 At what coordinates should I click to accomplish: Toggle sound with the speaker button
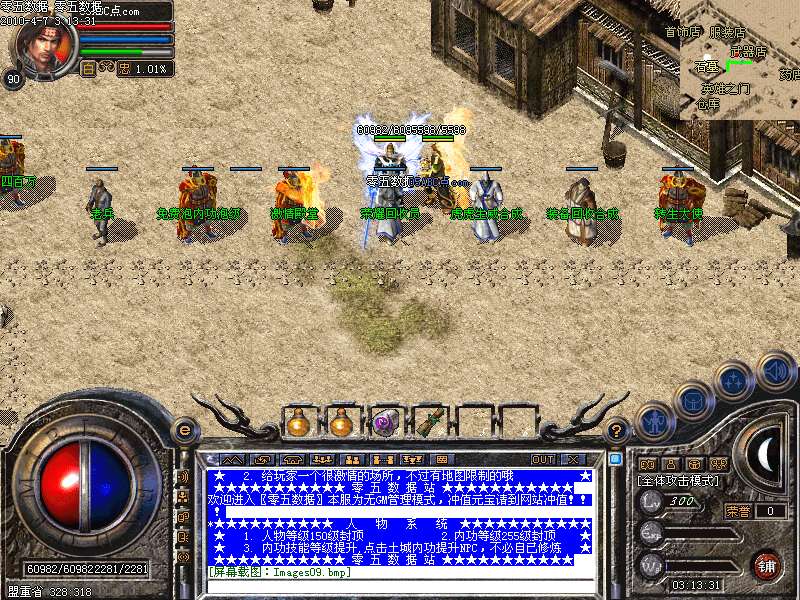[x=776, y=371]
